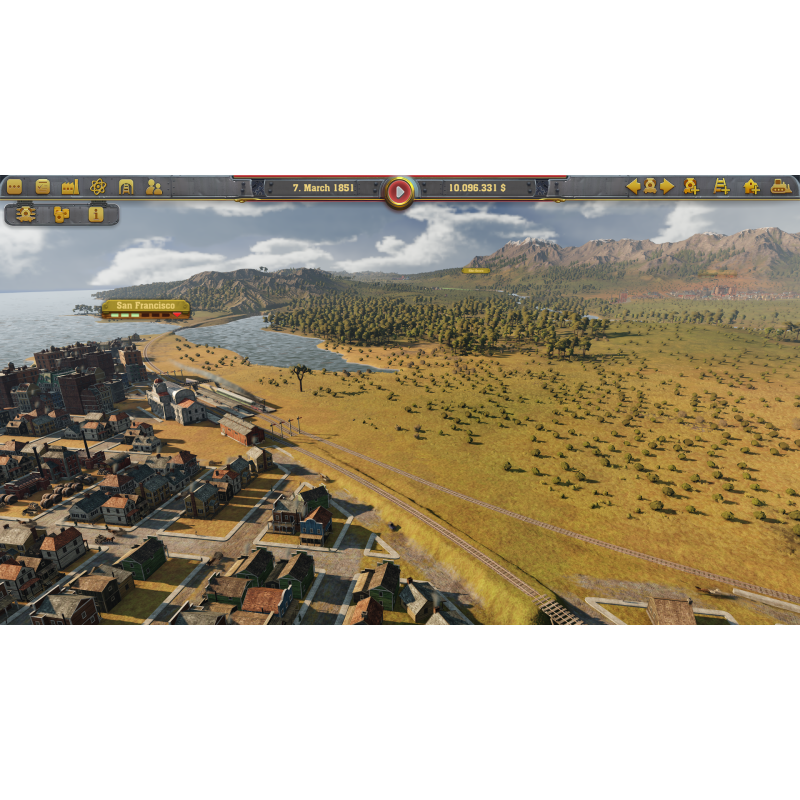Open the task checklist icon
Screen dimensions: 800x800
click(42, 186)
